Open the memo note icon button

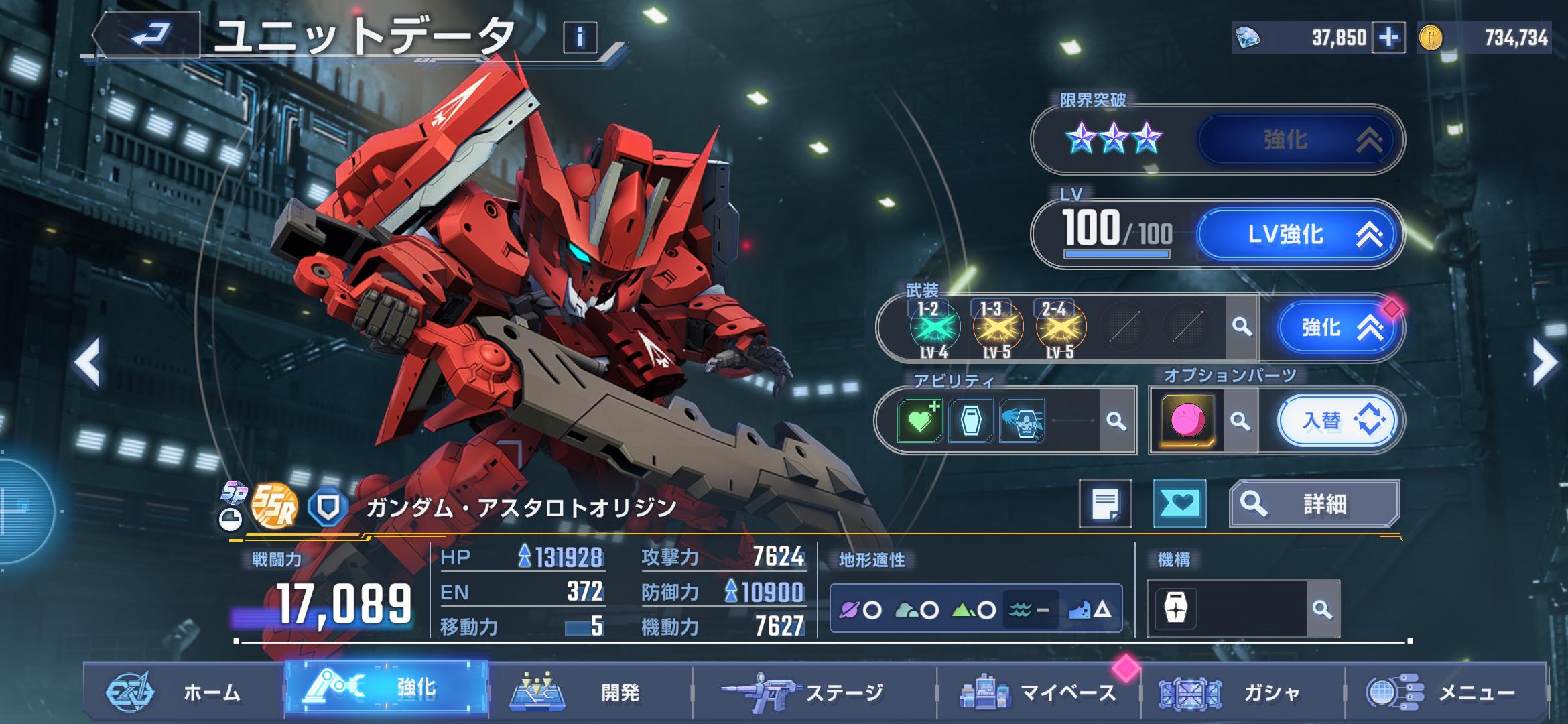(x=1105, y=503)
